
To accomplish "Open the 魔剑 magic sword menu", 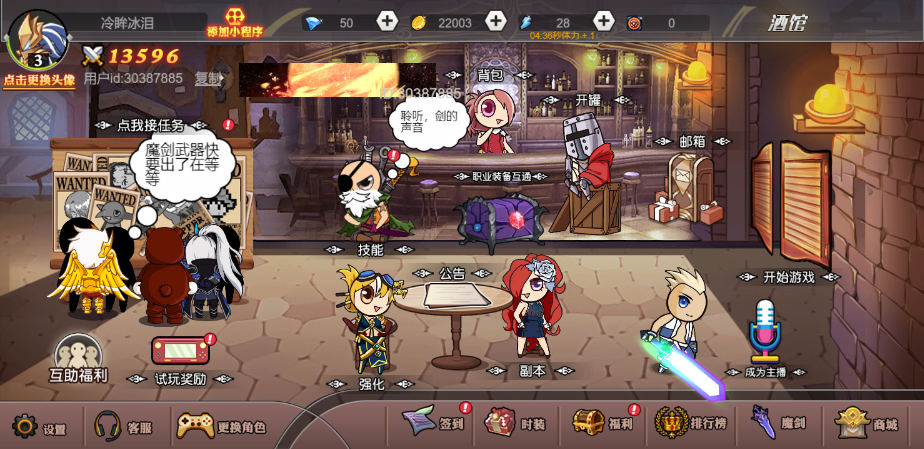I will click(778, 423).
